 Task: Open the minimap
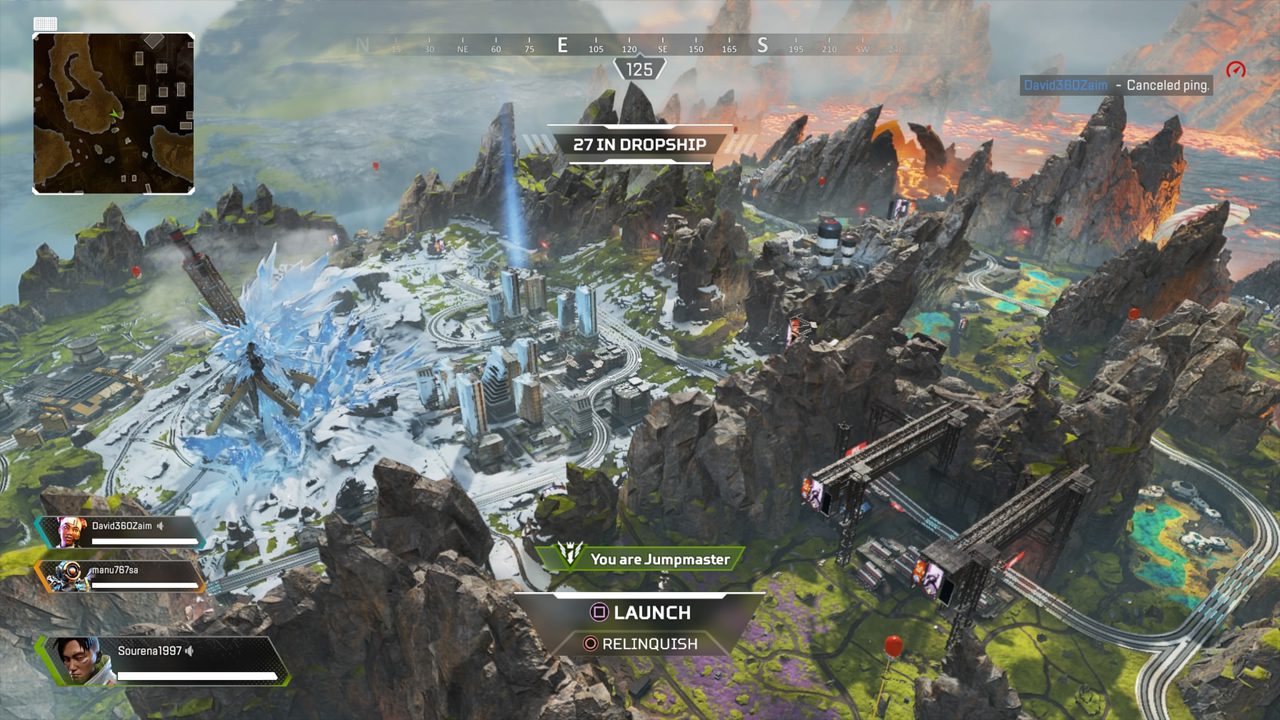coord(113,113)
